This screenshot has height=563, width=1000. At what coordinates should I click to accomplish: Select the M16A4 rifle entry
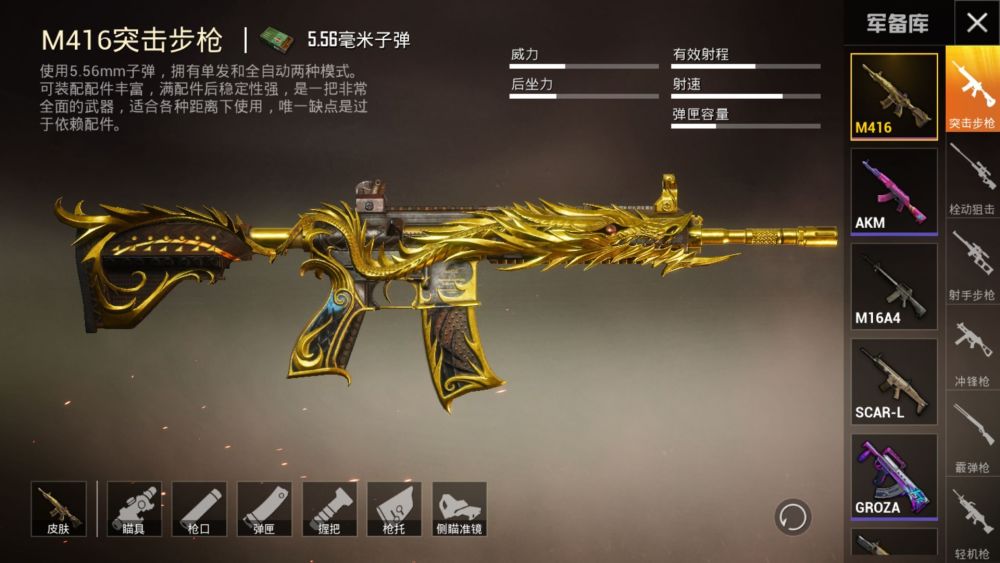coord(894,286)
